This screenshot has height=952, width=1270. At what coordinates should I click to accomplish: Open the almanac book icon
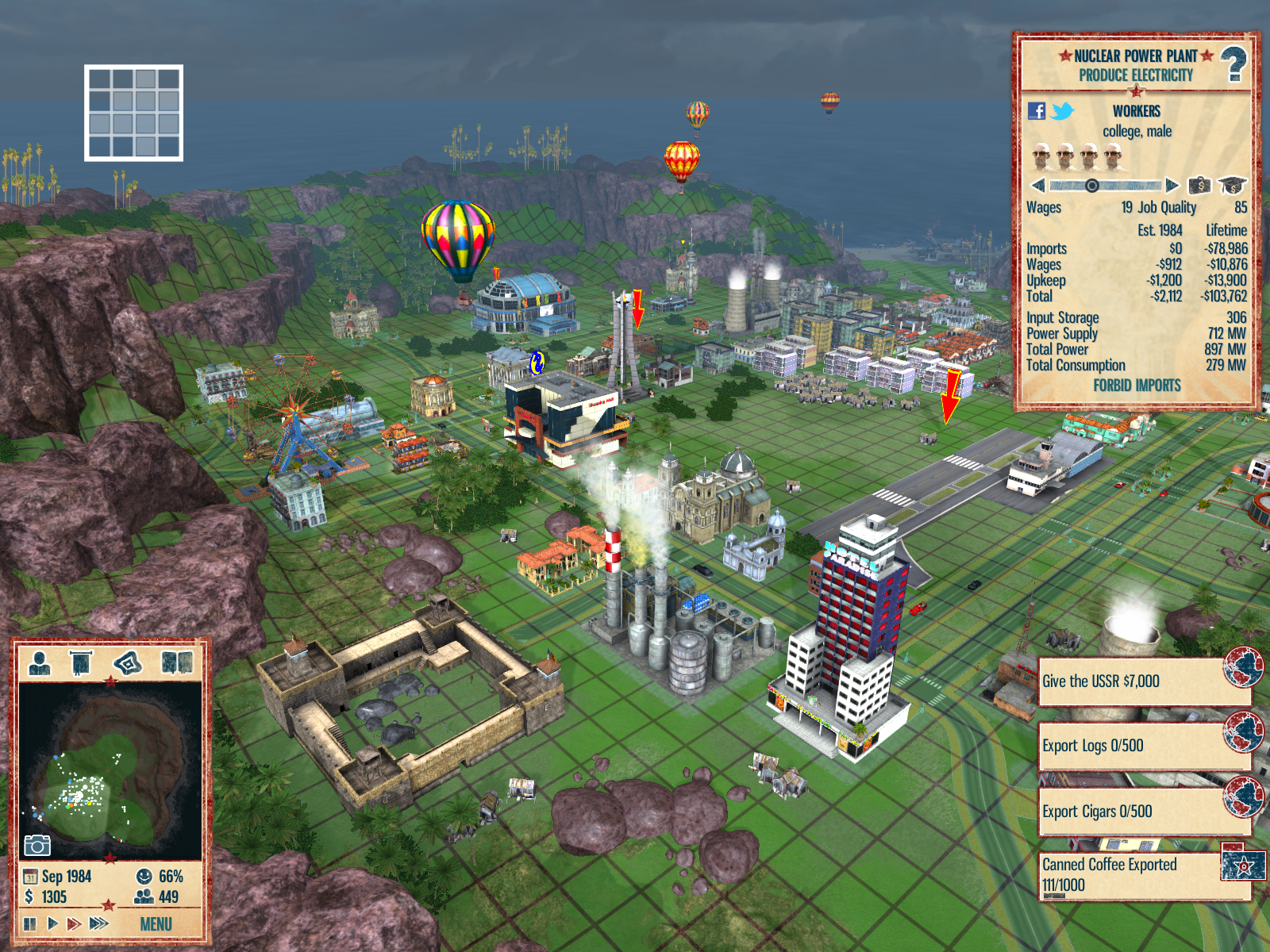coord(177,662)
